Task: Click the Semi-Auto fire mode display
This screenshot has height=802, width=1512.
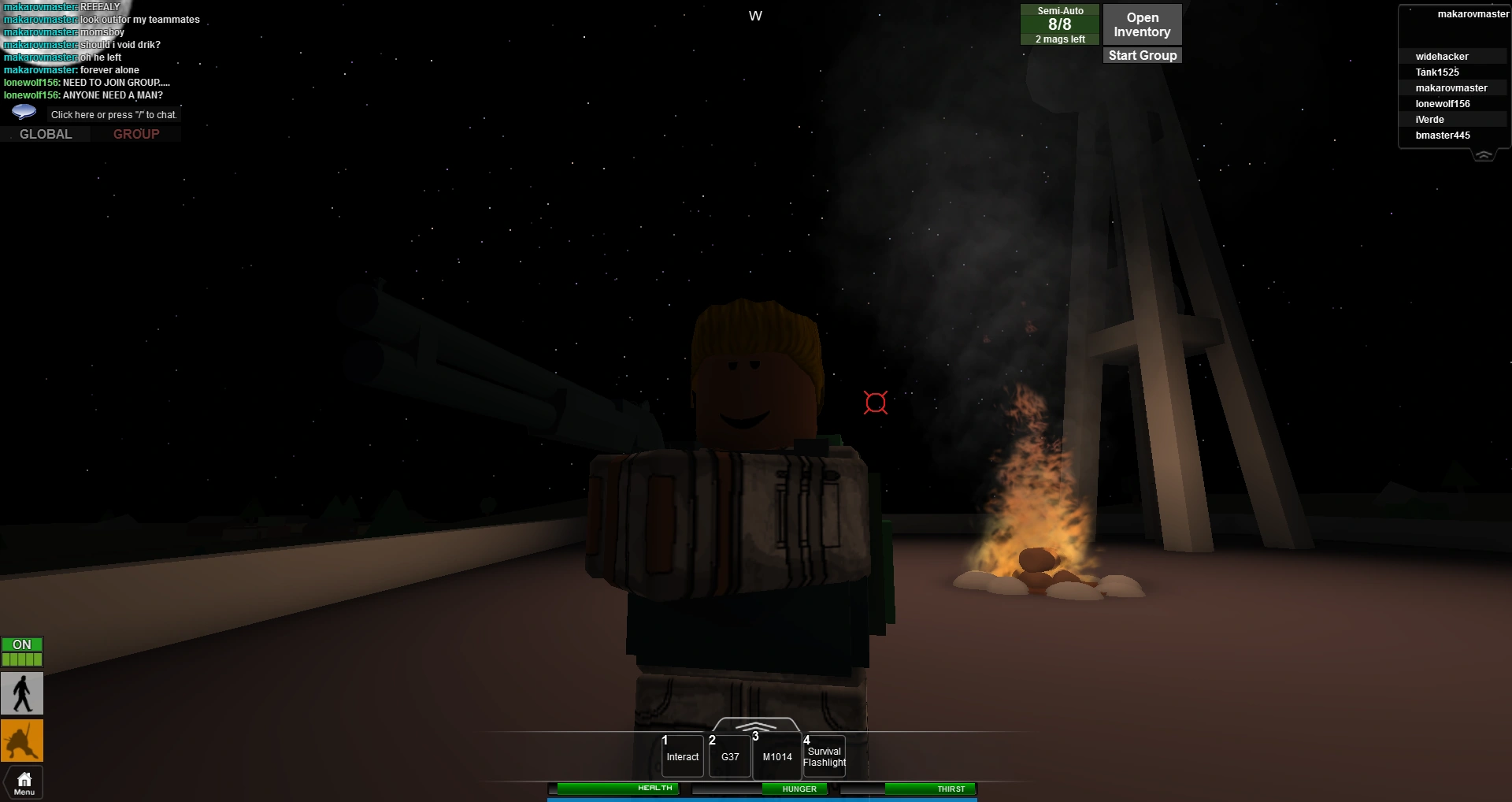Action: pyautogui.click(x=1059, y=24)
